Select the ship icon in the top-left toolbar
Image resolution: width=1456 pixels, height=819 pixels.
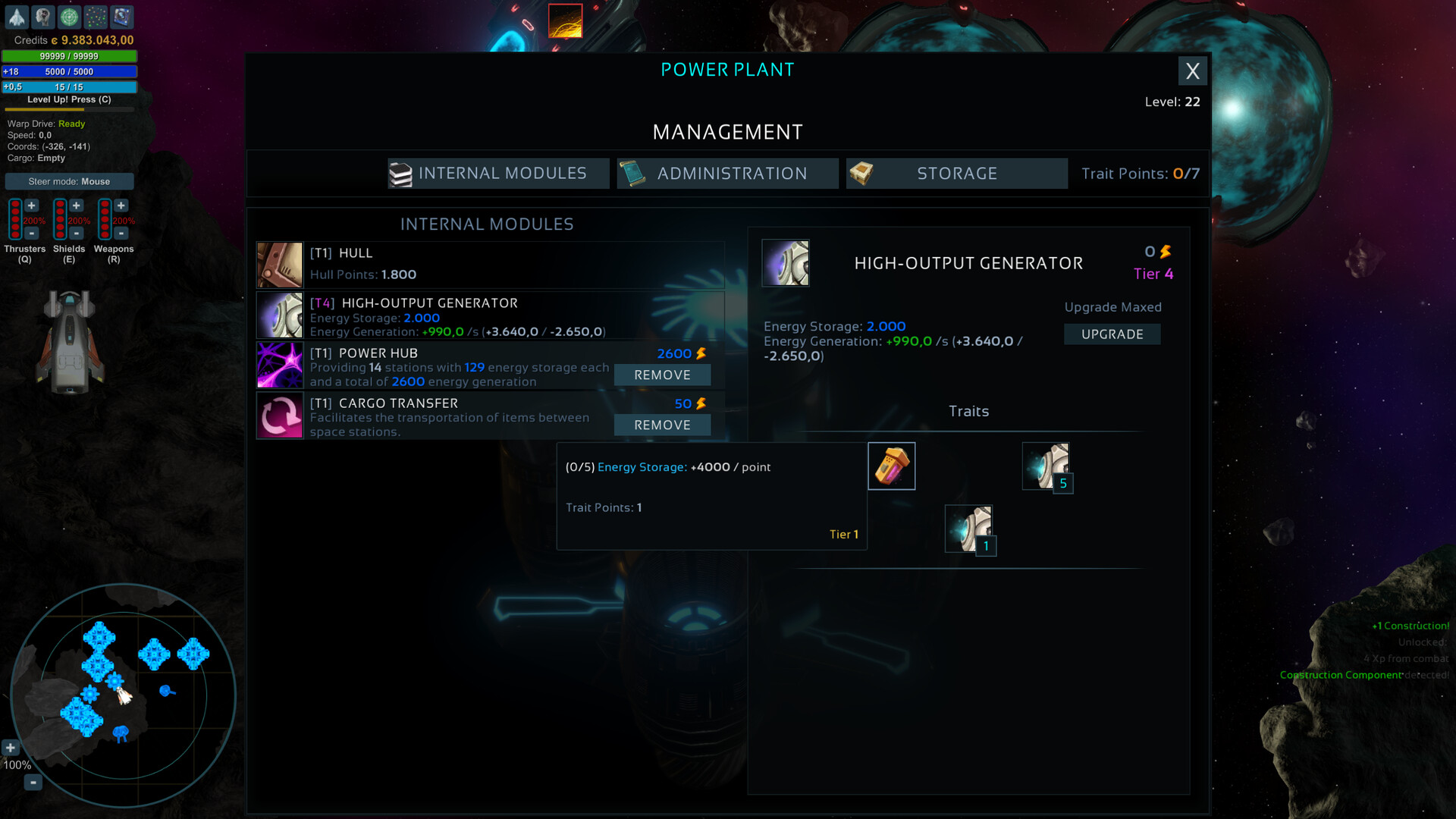[17, 16]
